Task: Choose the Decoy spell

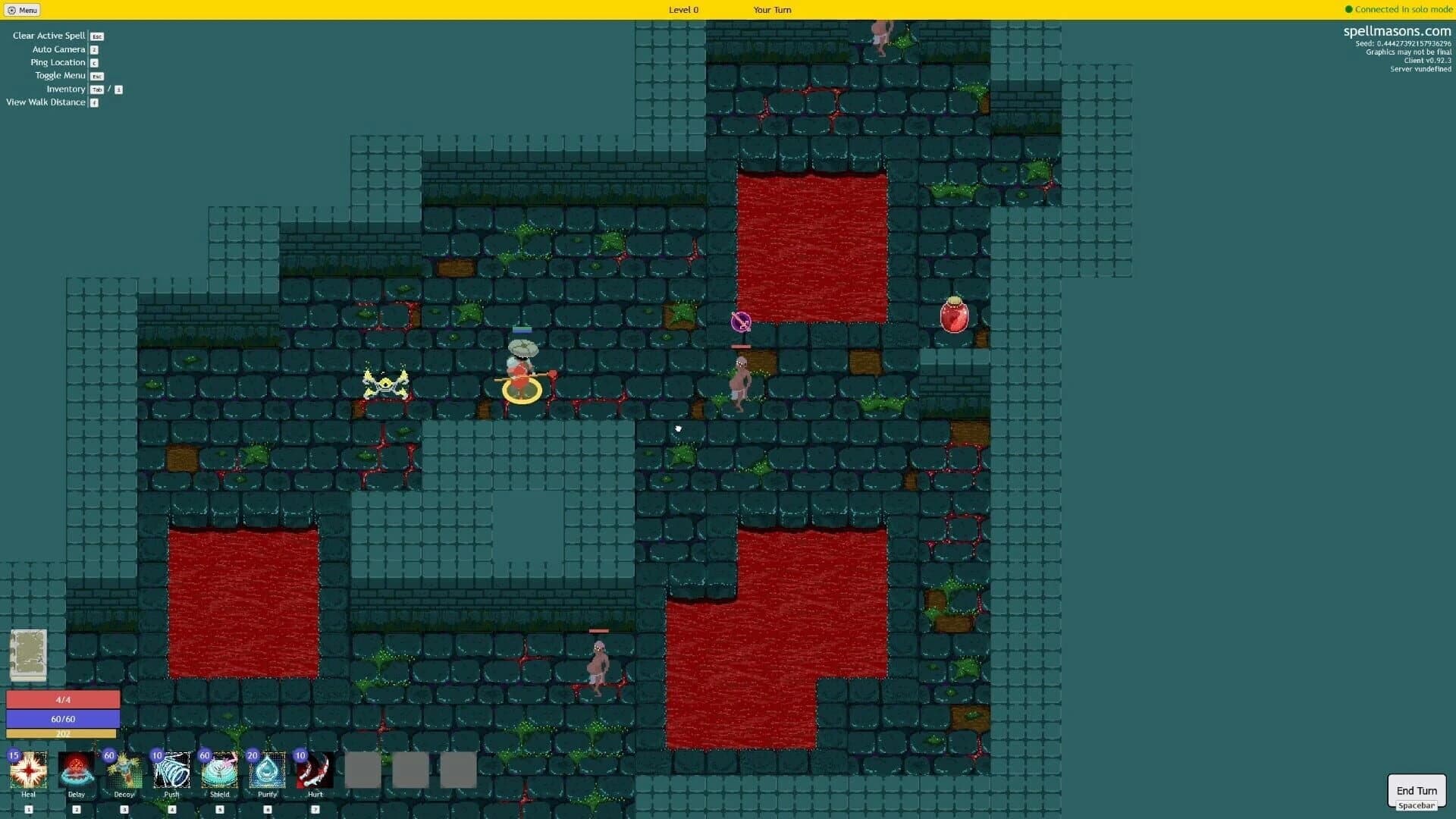Action: tap(124, 770)
